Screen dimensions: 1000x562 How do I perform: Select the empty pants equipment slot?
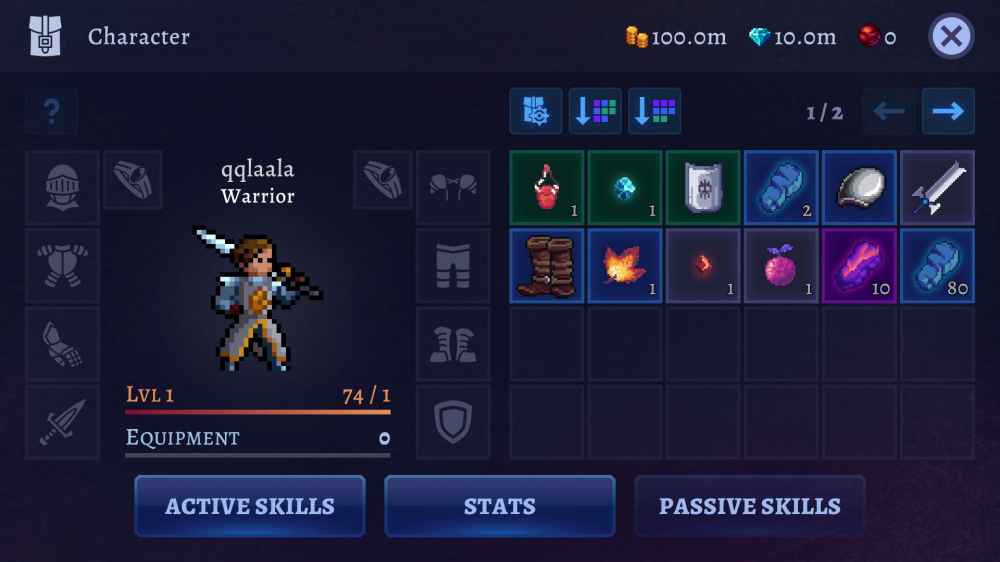[x=453, y=265]
